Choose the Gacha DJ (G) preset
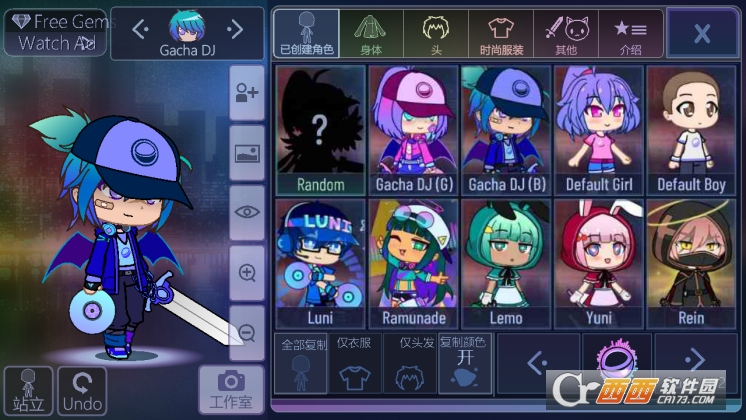Screen dimensions: 746x420 (x=412, y=130)
